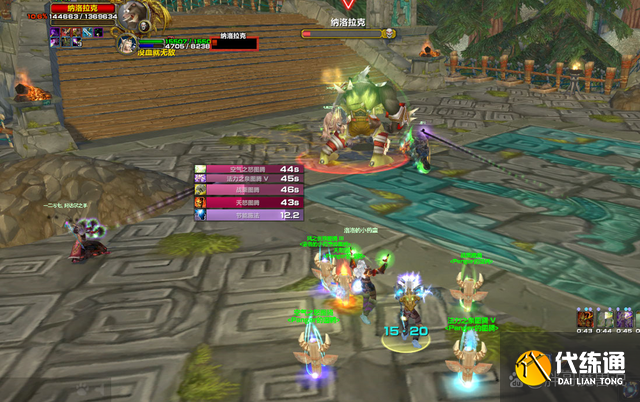640x402 pixels.
Task: Click the player character portrait
Action: click(x=127, y=44)
